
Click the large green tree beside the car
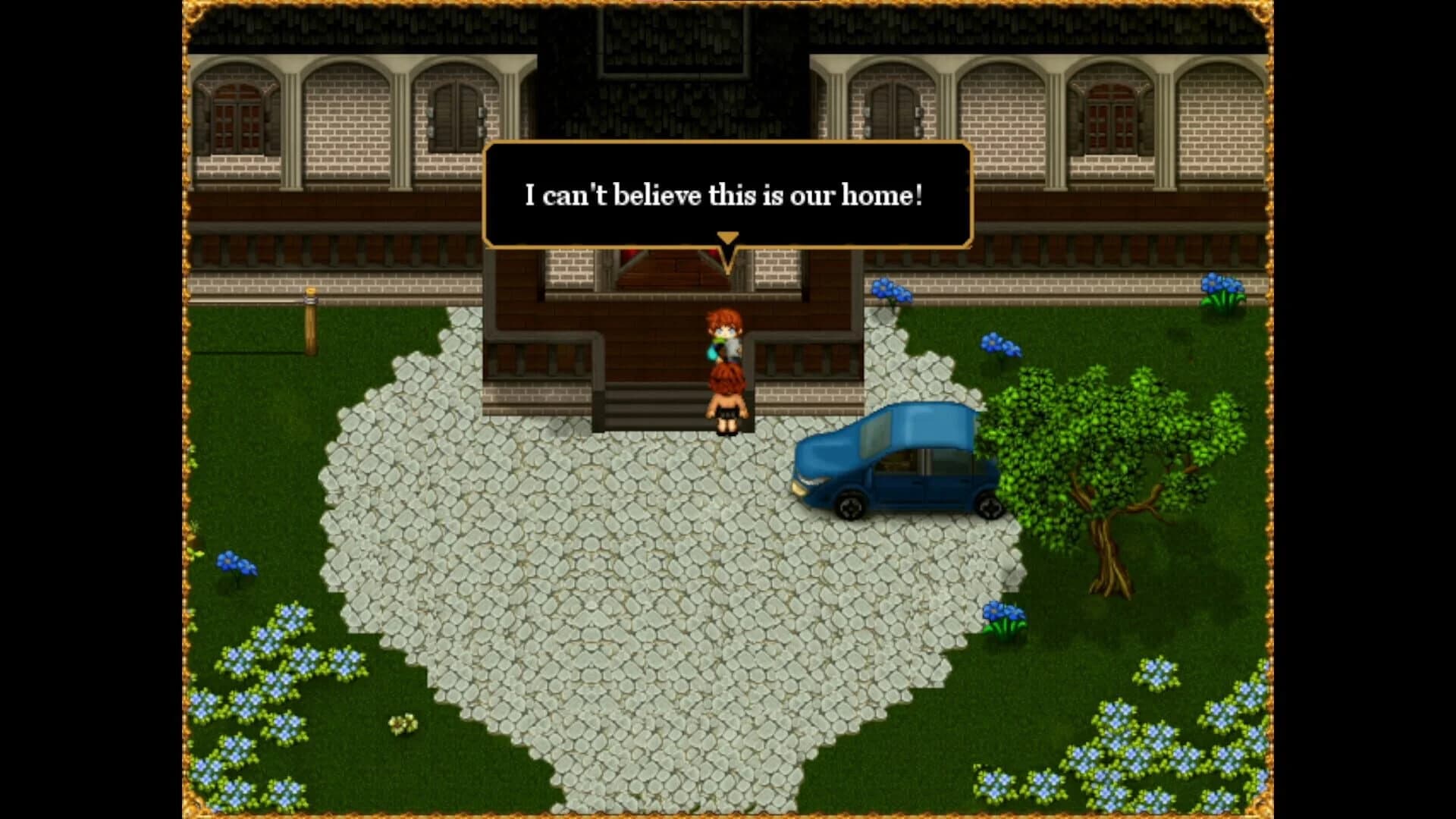[x=1100, y=455]
